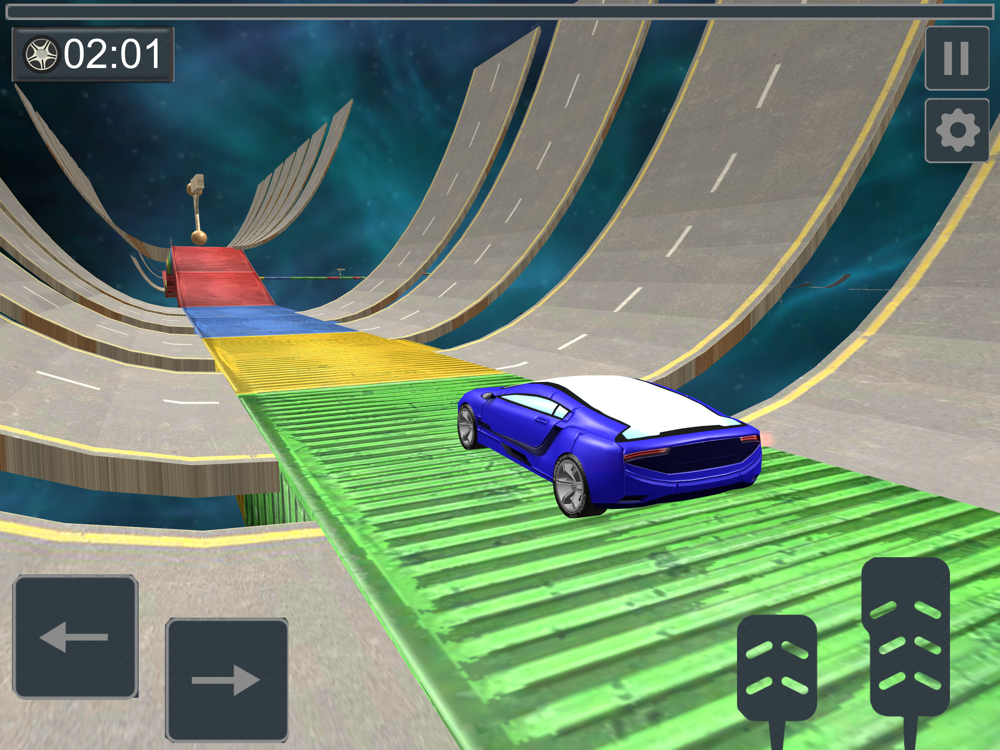Steer left with the left arrow button
This screenshot has width=1000, height=750.
75,636
